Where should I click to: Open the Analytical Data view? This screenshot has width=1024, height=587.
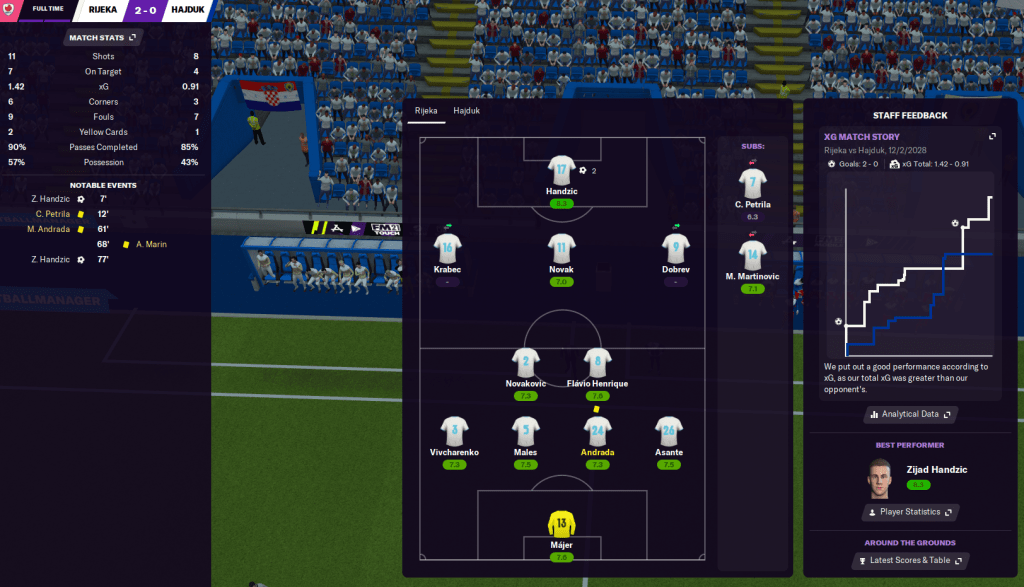[x=909, y=414]
